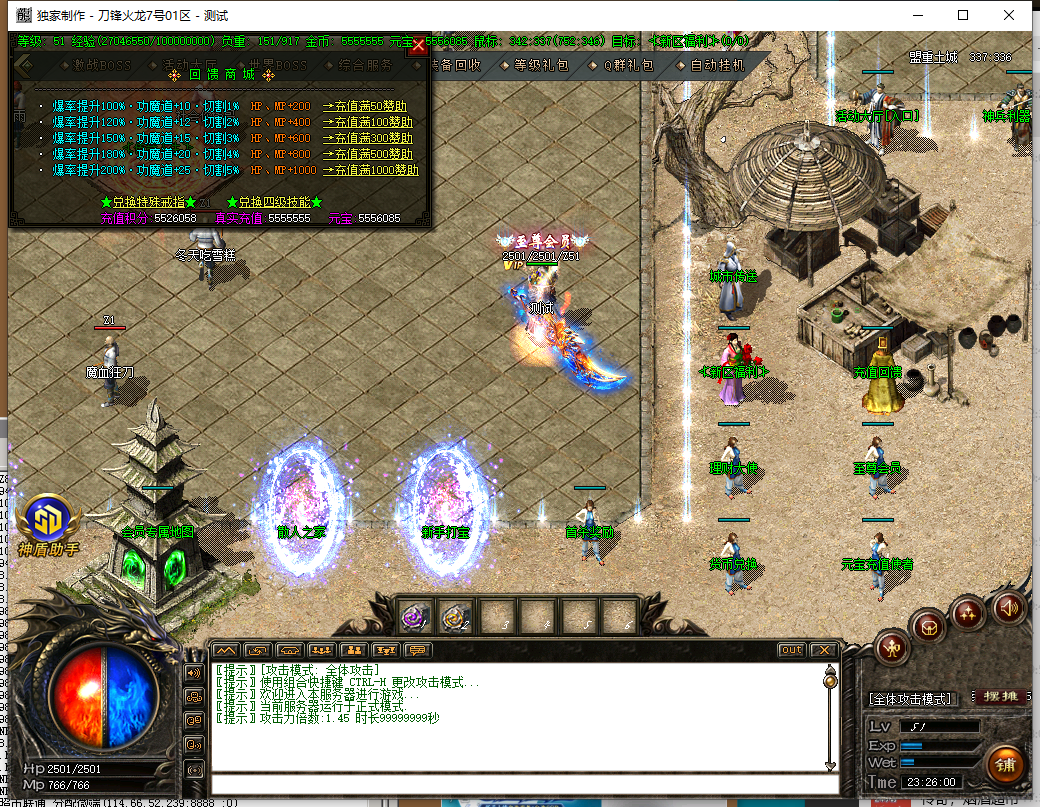Screen dimensions: 1040x807
Task: Maximize the game window
Action: pyautogui.click(x=963, y=15)
